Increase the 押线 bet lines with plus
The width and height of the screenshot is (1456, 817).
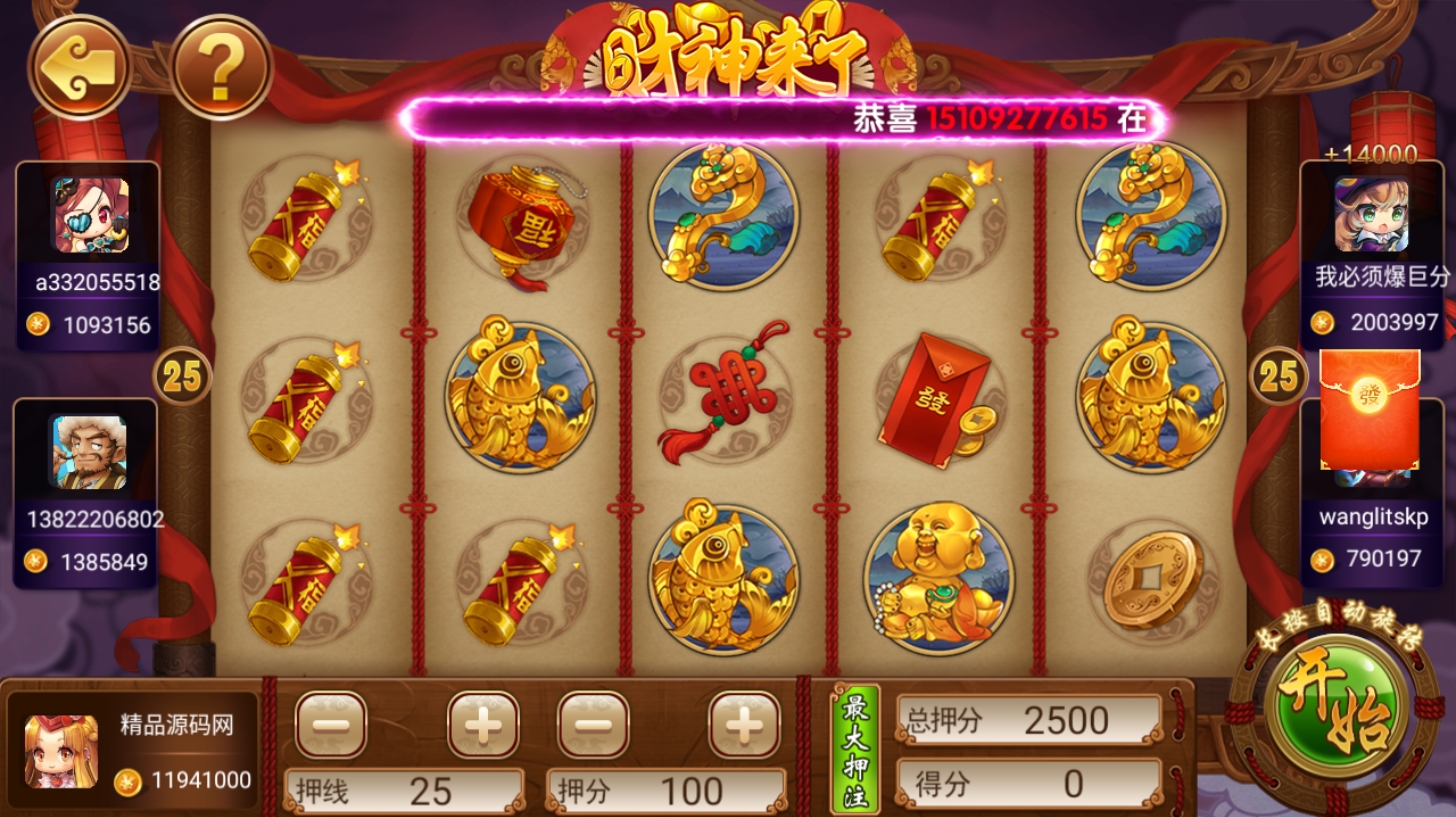pyautogui.click(x=483, y=724)
